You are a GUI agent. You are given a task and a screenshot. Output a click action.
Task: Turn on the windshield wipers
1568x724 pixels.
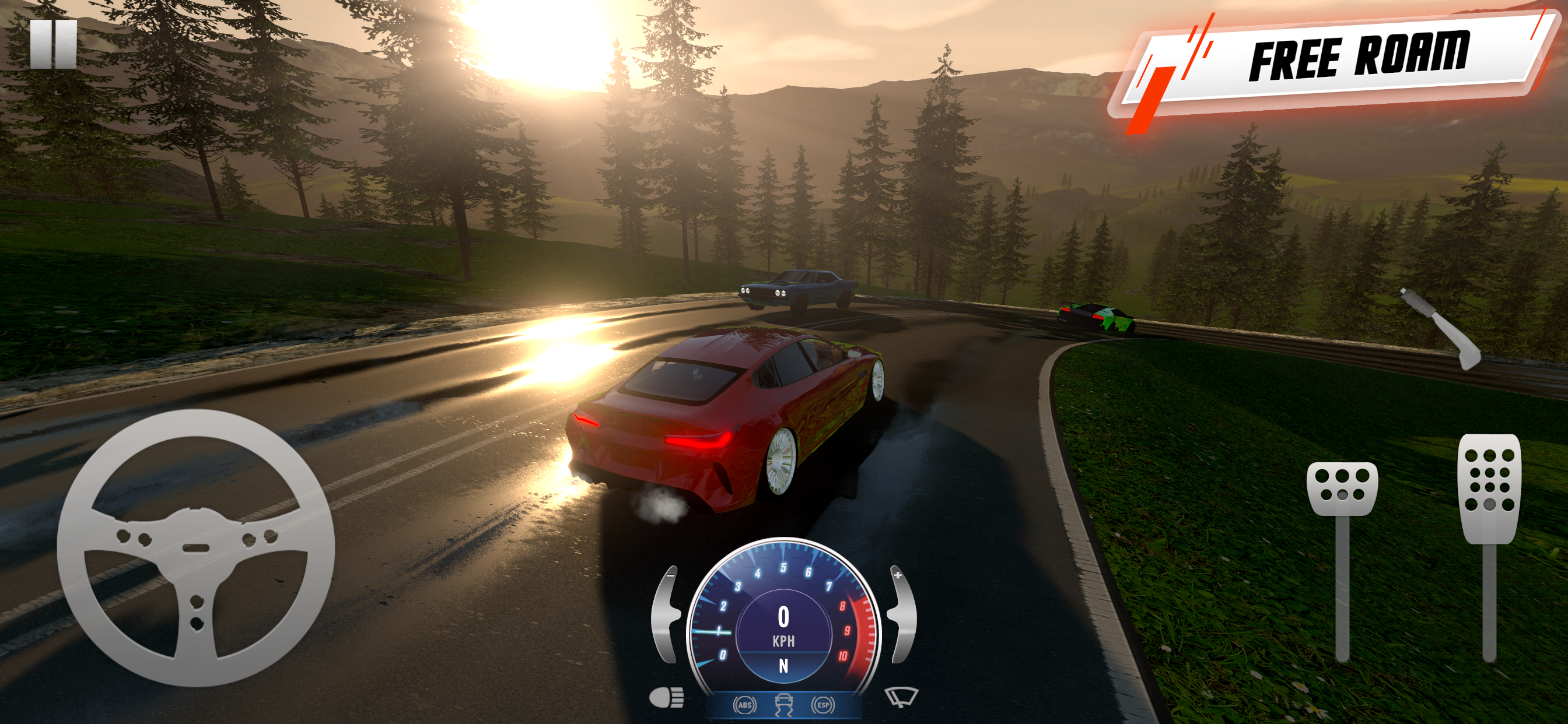click(901, 697)
